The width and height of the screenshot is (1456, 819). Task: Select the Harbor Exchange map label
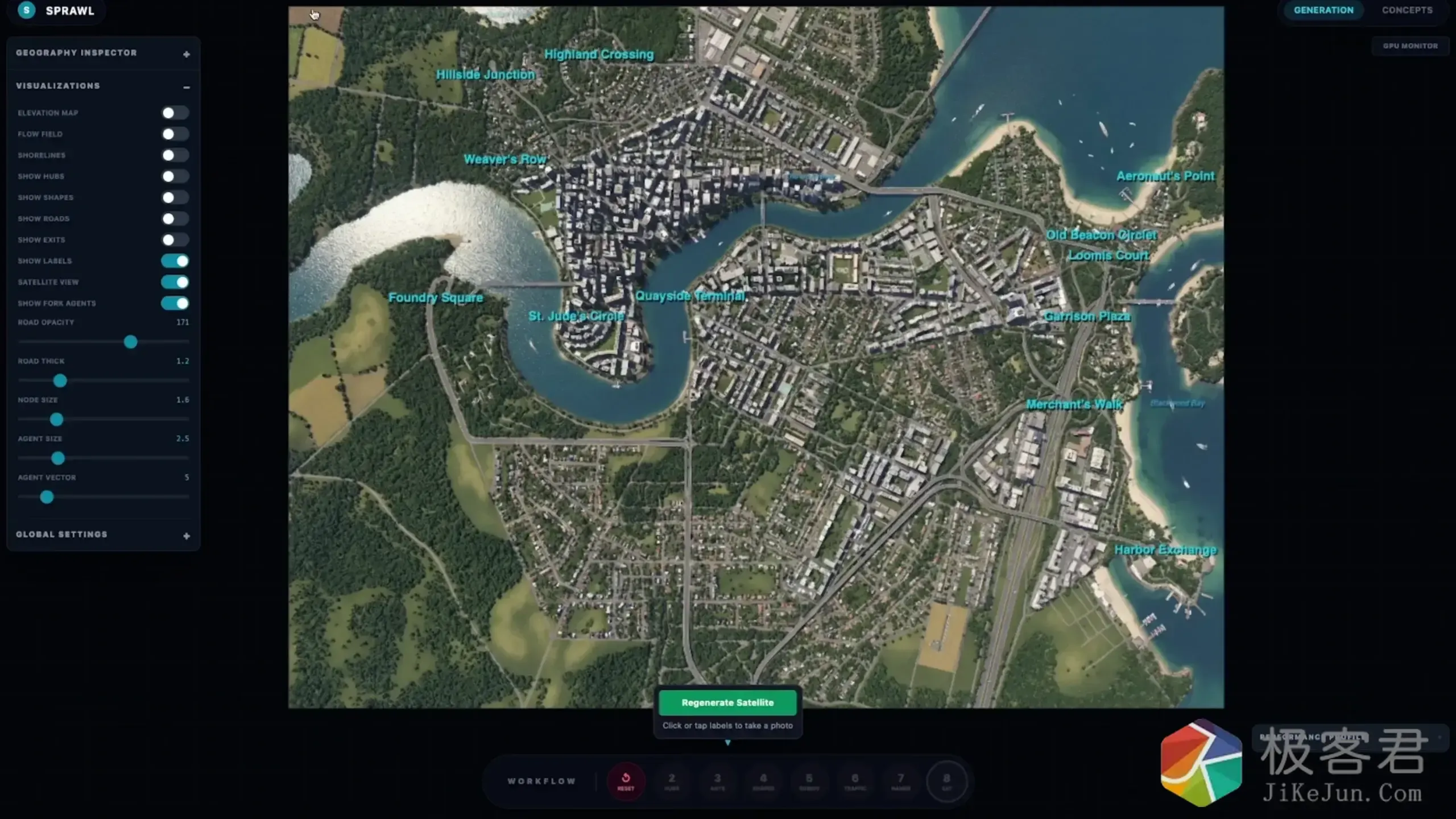[1165, 550]
